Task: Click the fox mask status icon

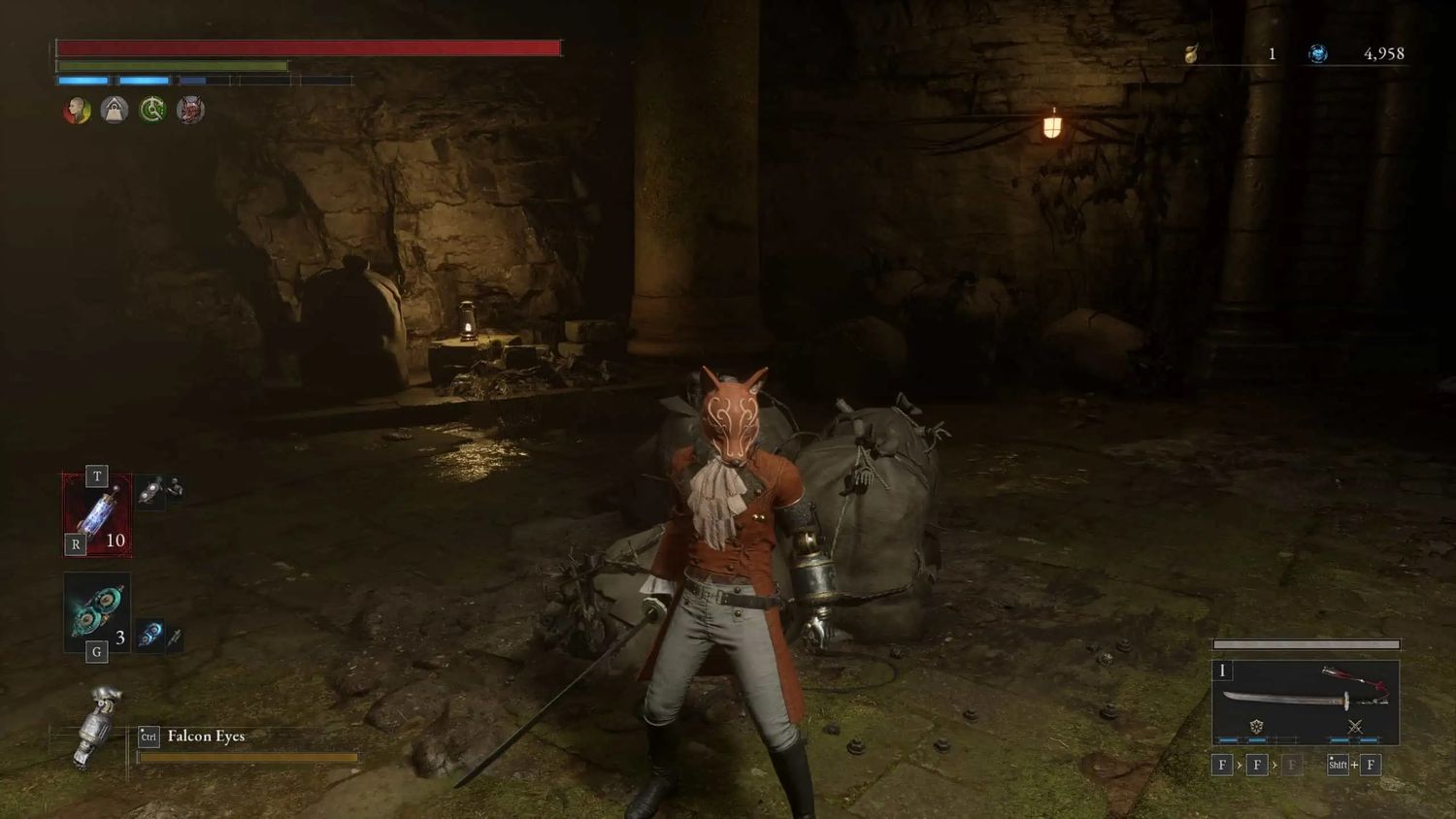Action: pyautogui.click(x=190, y=110)
